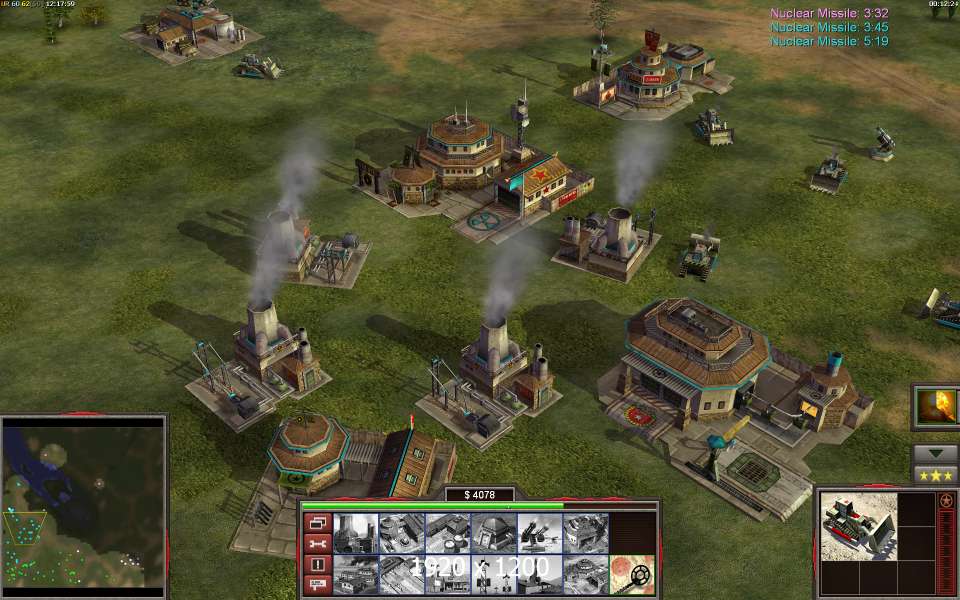Activate the mine detector clear-mines command
The width and height of the screenshot is (960, 600).
[x=632, y=575]
